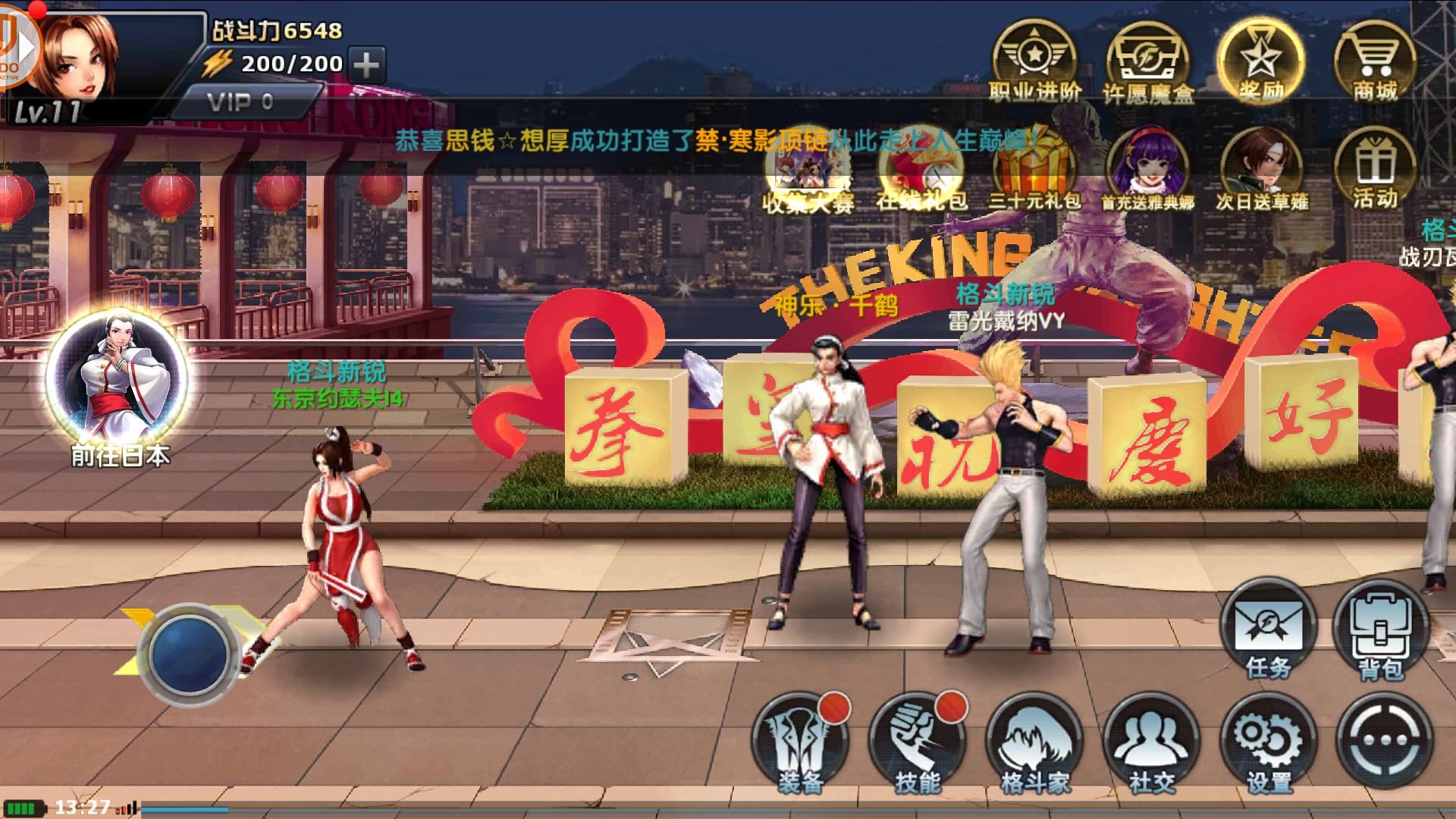Open the 商城 shop
This screenshot has width=1456, height=819.
(x=1375, y=59)
